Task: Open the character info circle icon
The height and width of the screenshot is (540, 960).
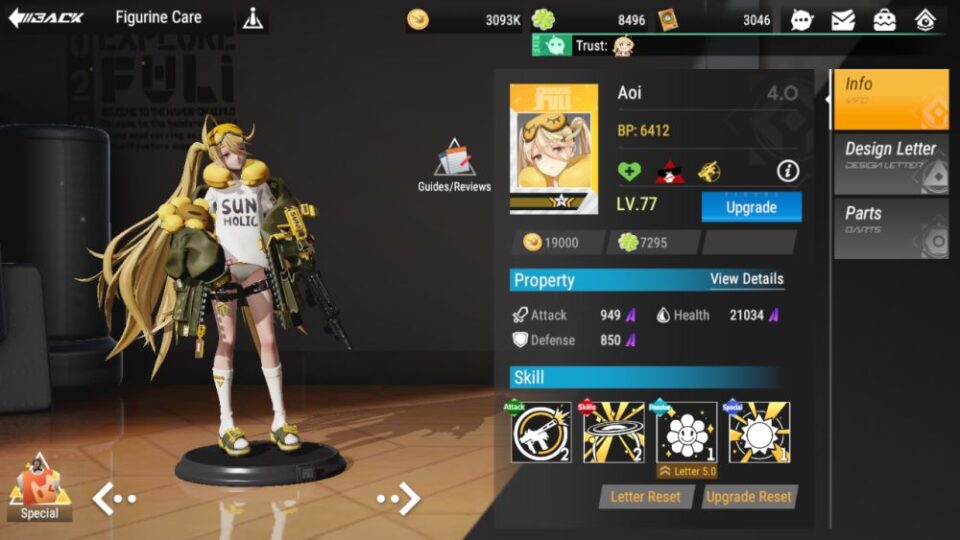Action: pos(788,172)
